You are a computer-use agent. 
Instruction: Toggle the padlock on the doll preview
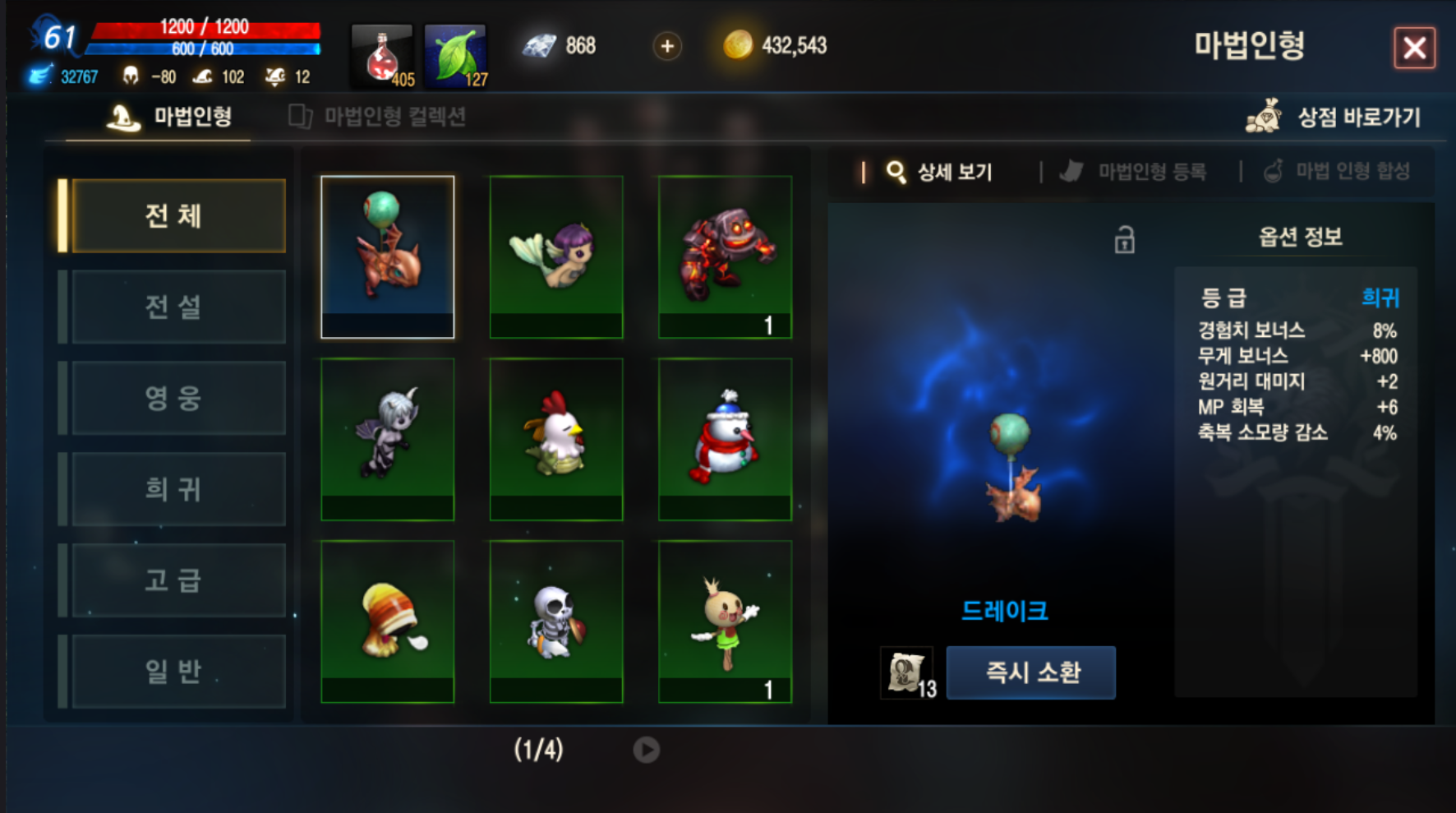tap(1124, 240)
